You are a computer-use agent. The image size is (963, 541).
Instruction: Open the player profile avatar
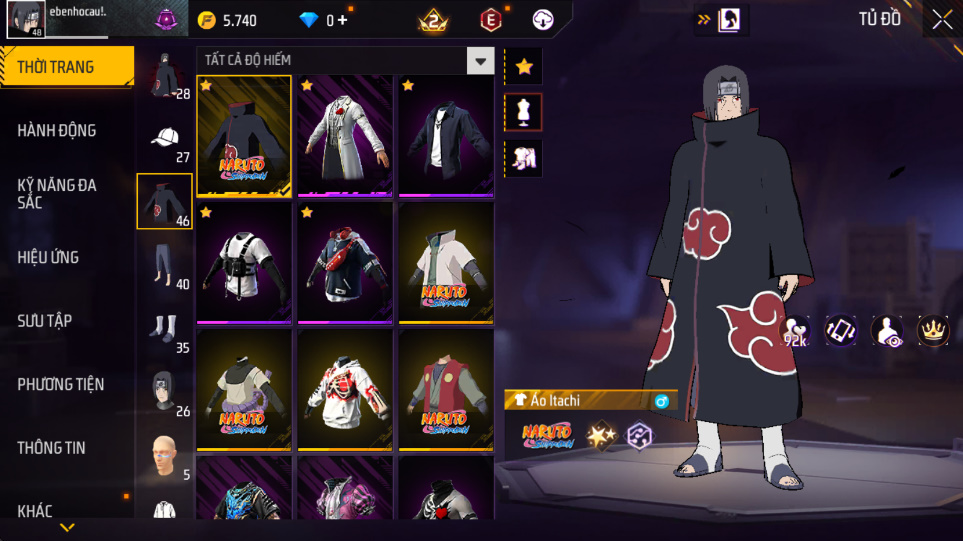point(24,19)
